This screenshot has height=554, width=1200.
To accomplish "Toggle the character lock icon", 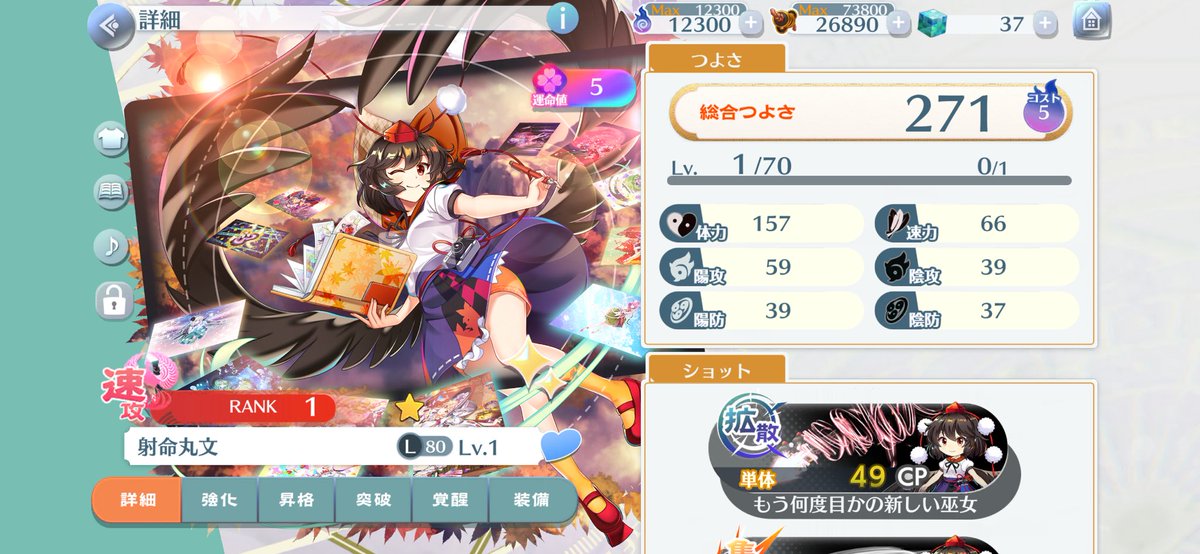I will click(x=111, y=299).
